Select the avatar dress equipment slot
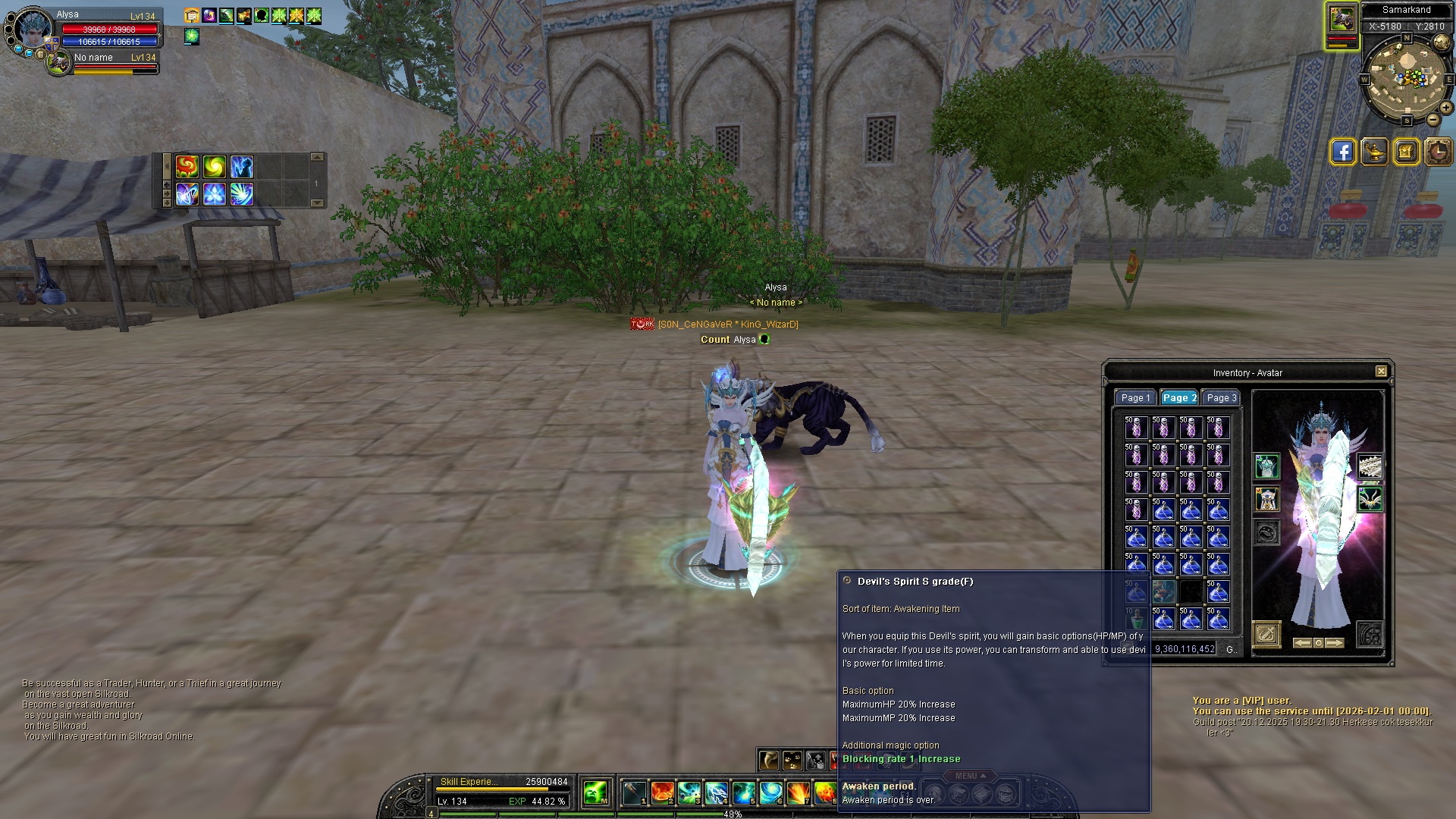Image resolution: width=1456 pixels, height=819 pixels. tap(1266, 499)
